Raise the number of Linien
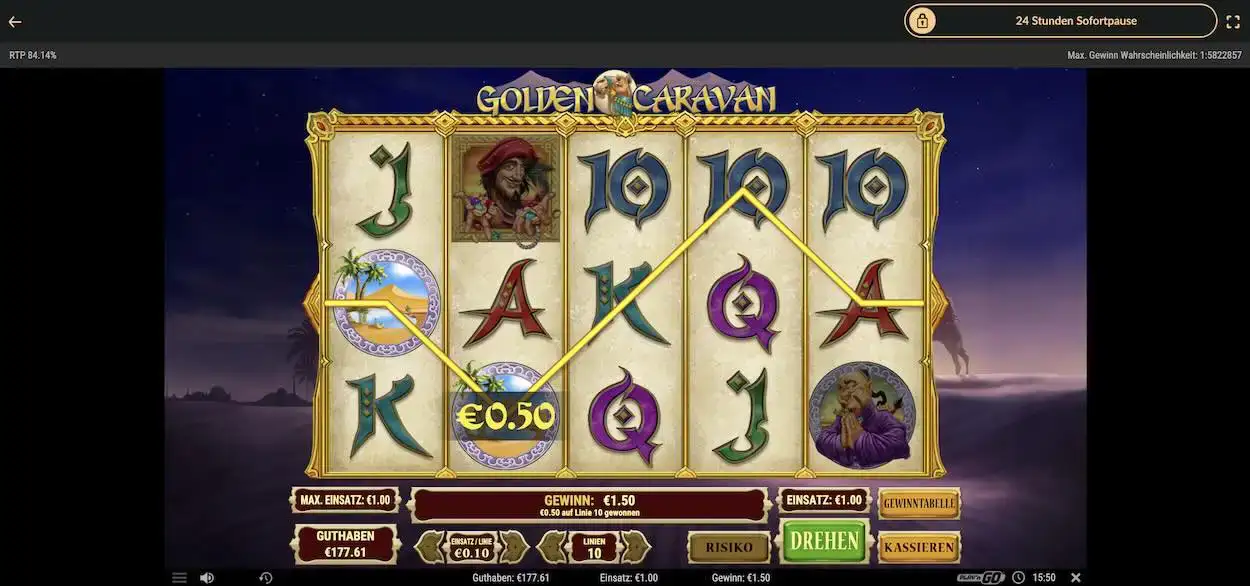Viewport: 1250px width, 586px height. (636, 547)
